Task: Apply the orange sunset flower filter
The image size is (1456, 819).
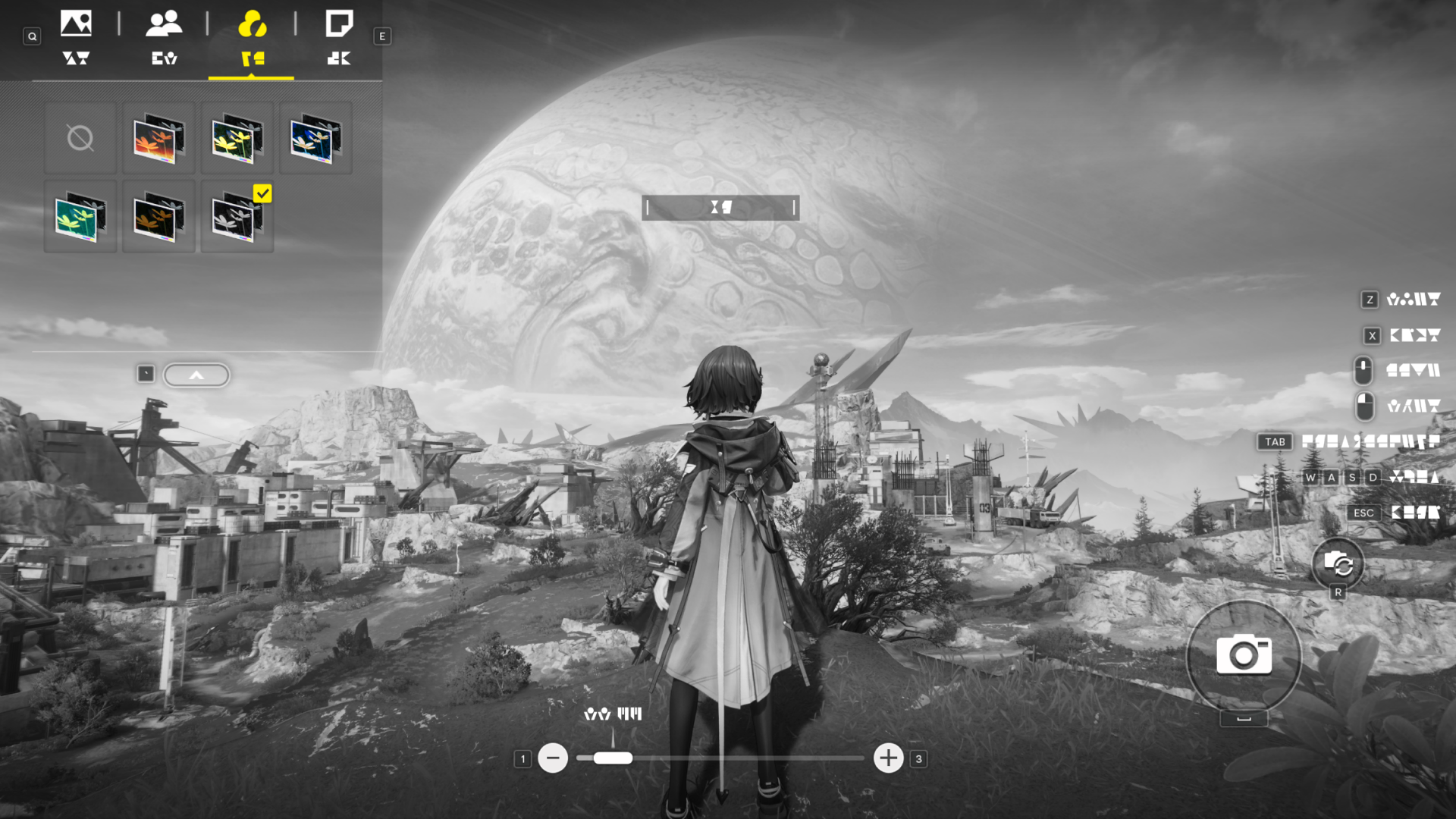Action: tap(158, 138)
